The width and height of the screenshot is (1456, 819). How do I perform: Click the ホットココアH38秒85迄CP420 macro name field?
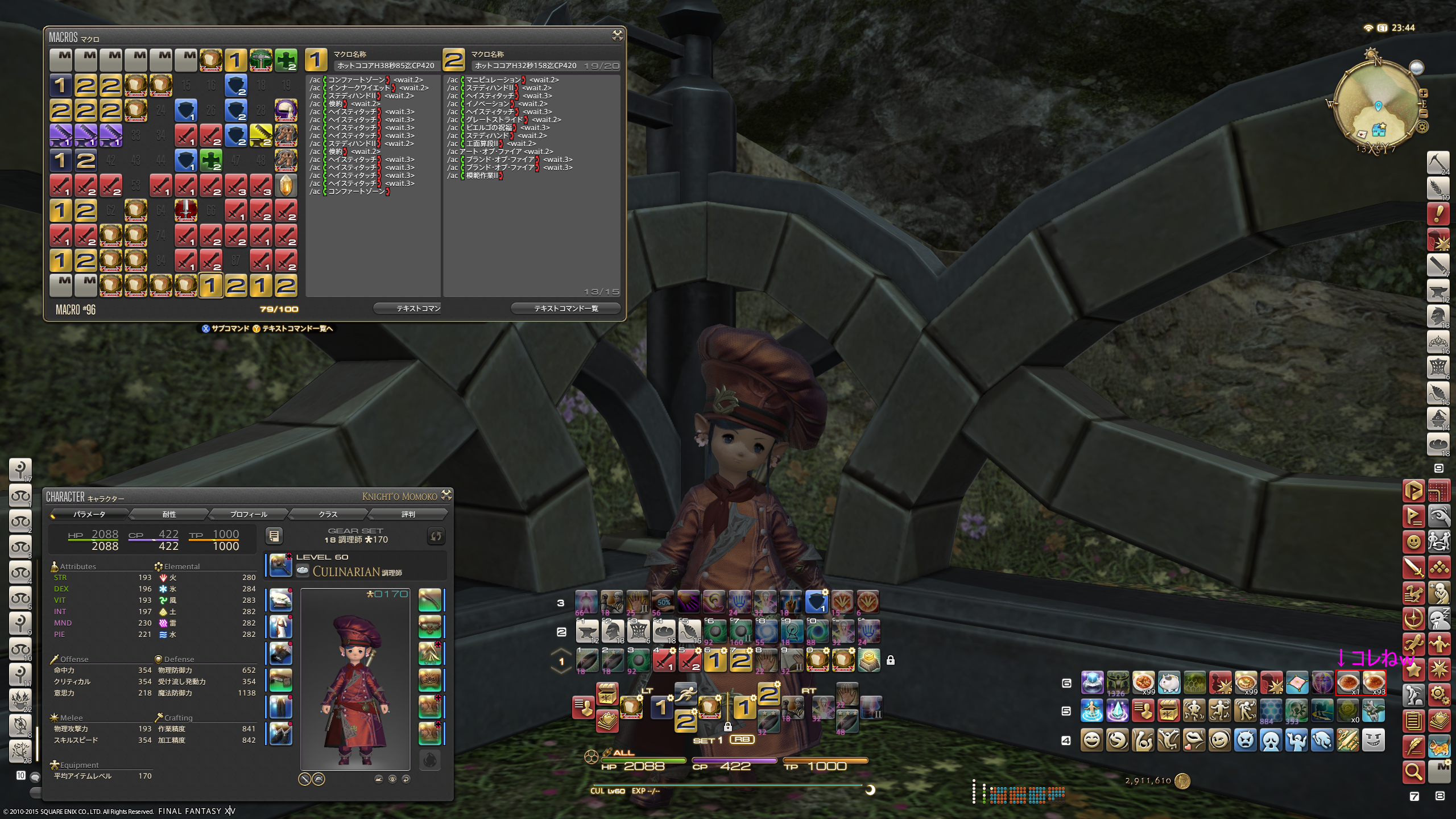coord(386,65)
